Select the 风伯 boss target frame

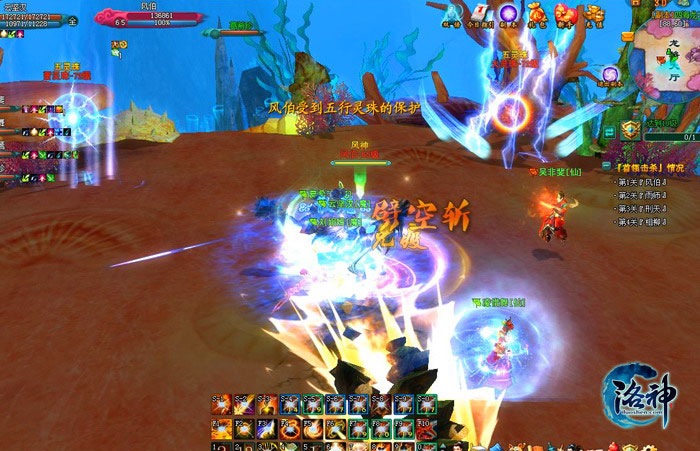pyautogui.click(x=150, y=17)
